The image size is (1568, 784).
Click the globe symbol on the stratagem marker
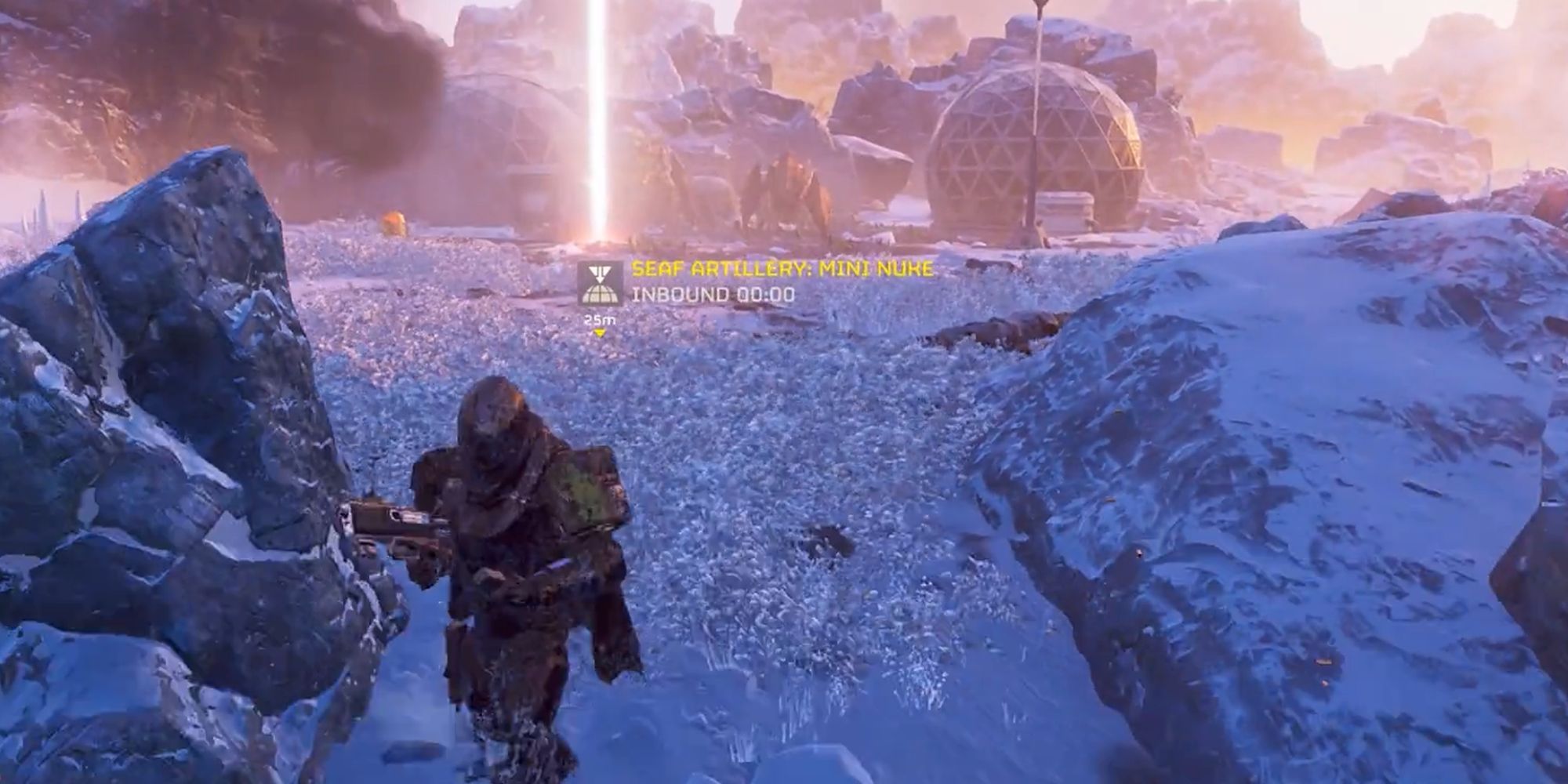point(601,296)
